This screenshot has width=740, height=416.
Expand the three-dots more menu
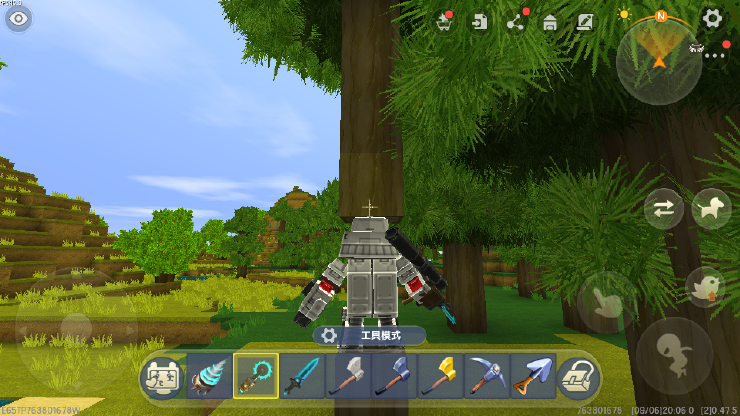[715, 56]
